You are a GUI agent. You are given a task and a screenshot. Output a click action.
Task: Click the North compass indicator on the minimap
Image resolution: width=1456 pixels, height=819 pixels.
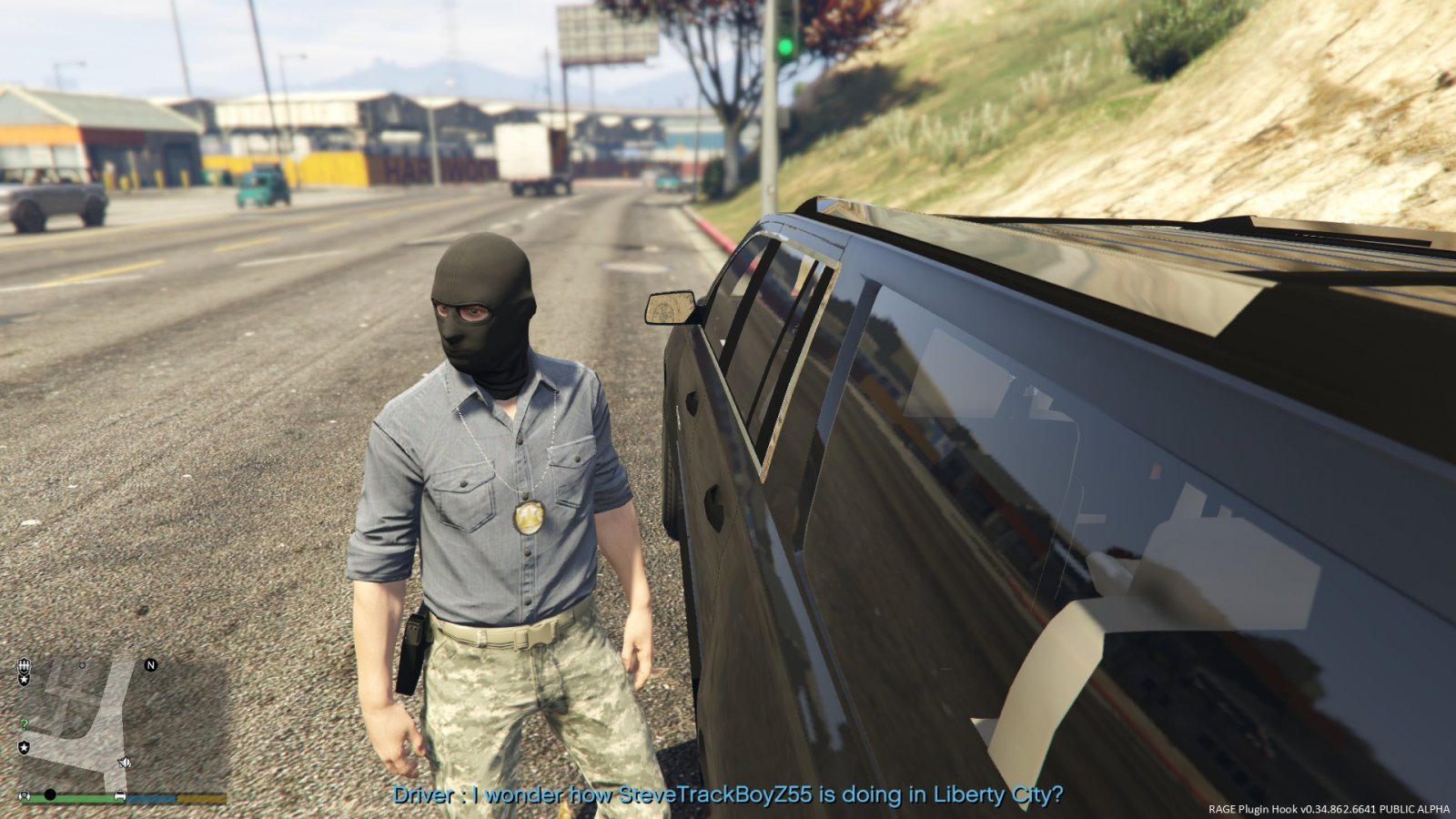tap(151, 665)
